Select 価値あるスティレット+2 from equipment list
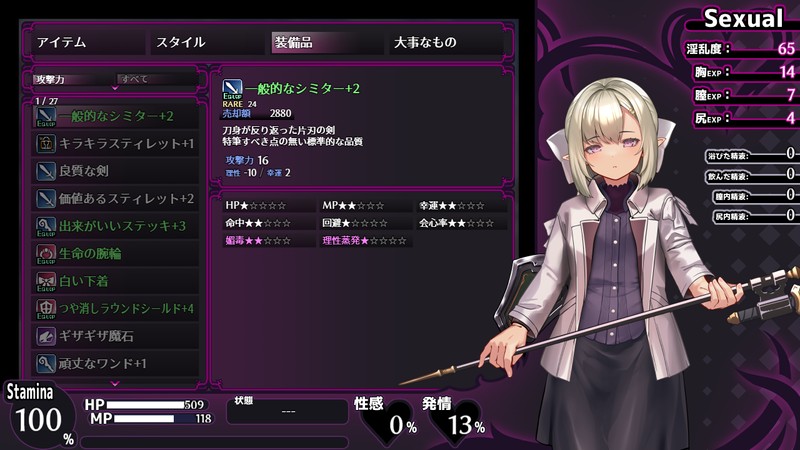Viewport: 800px width, 450px height. click(116, 199)
